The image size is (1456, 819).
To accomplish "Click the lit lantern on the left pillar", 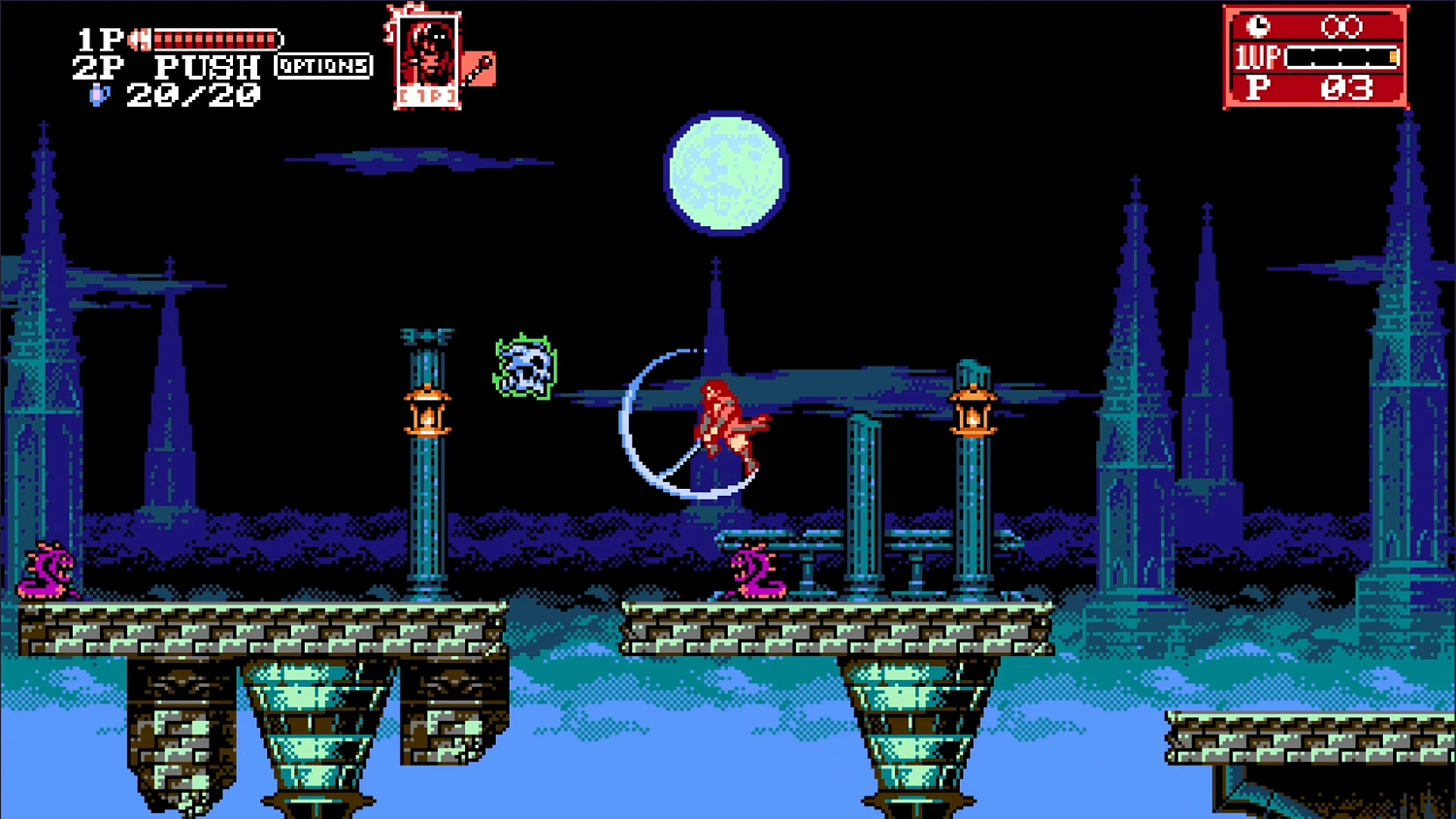I will point(428,412).
